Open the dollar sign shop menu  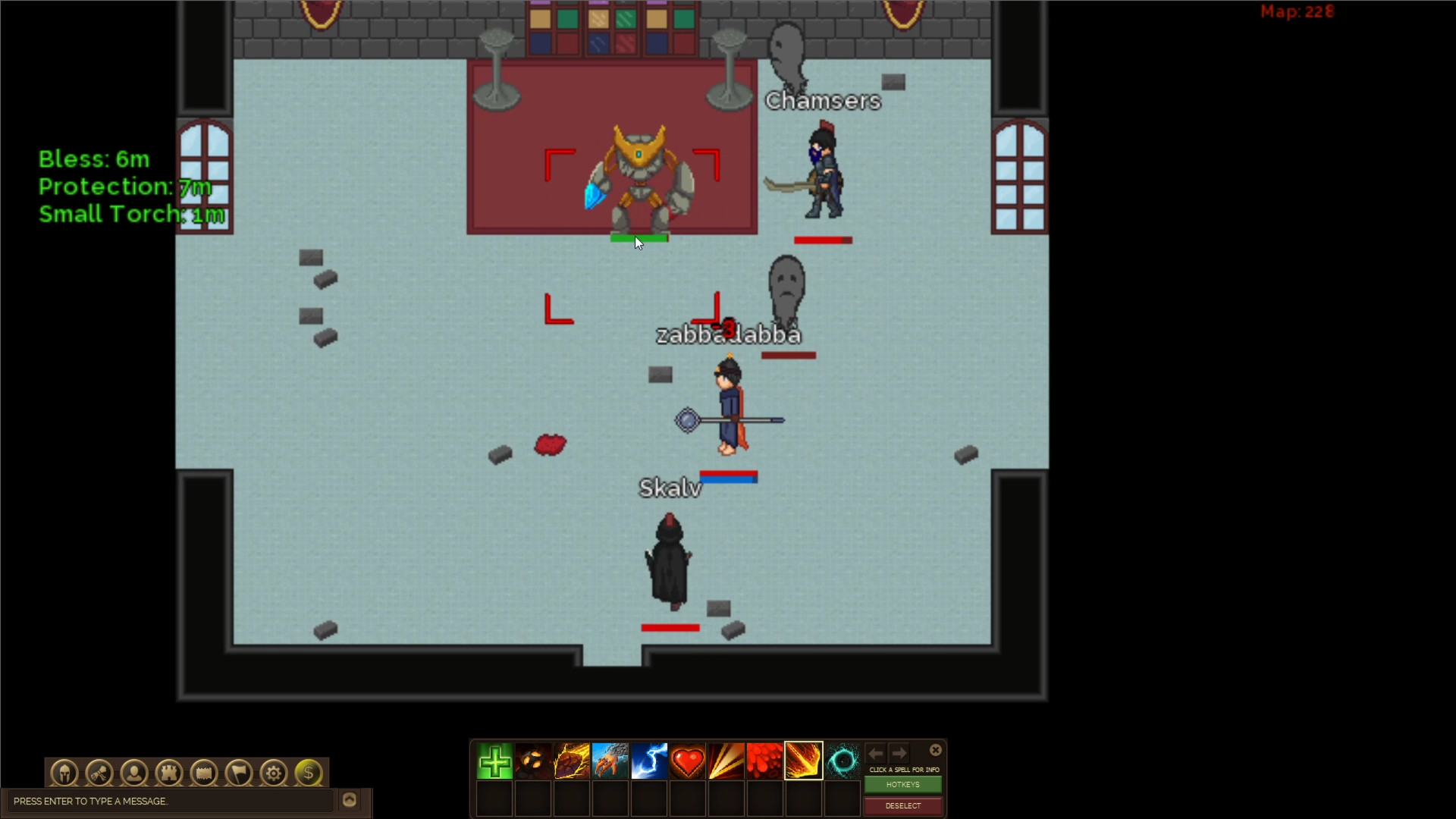click(308, 773)
